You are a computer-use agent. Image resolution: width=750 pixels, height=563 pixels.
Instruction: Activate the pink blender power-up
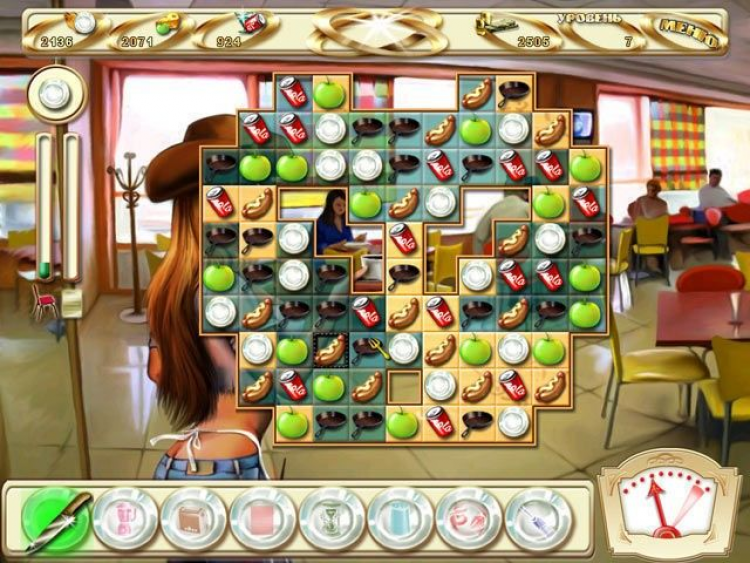(126, 518)
